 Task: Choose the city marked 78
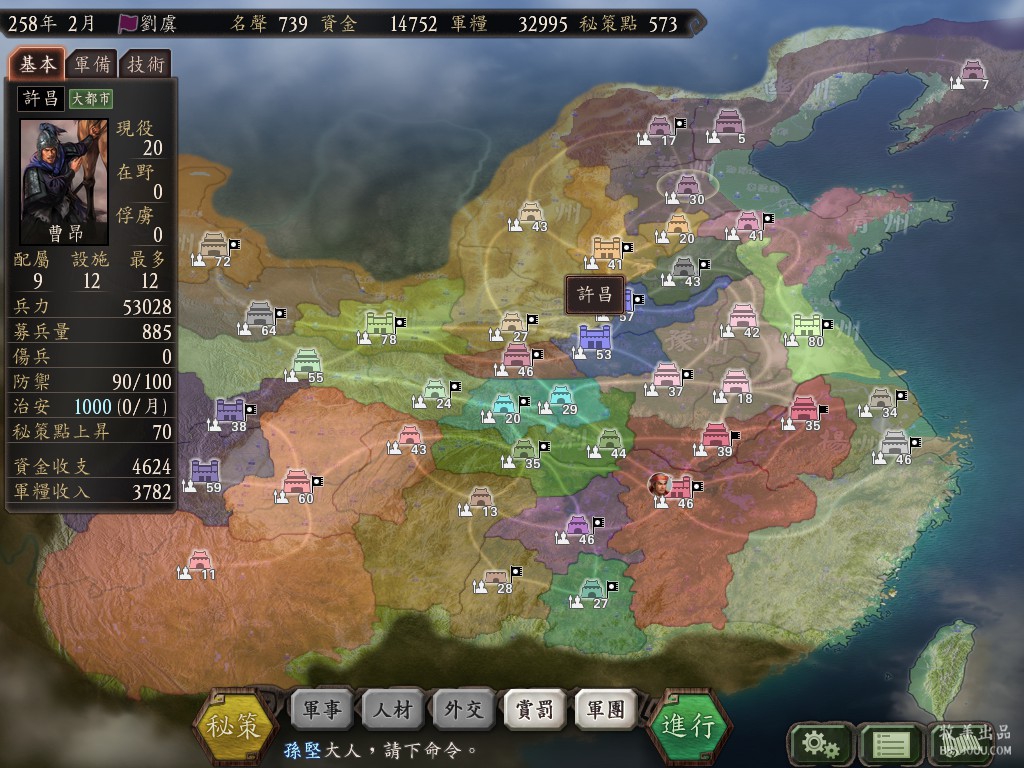(381, 323)
